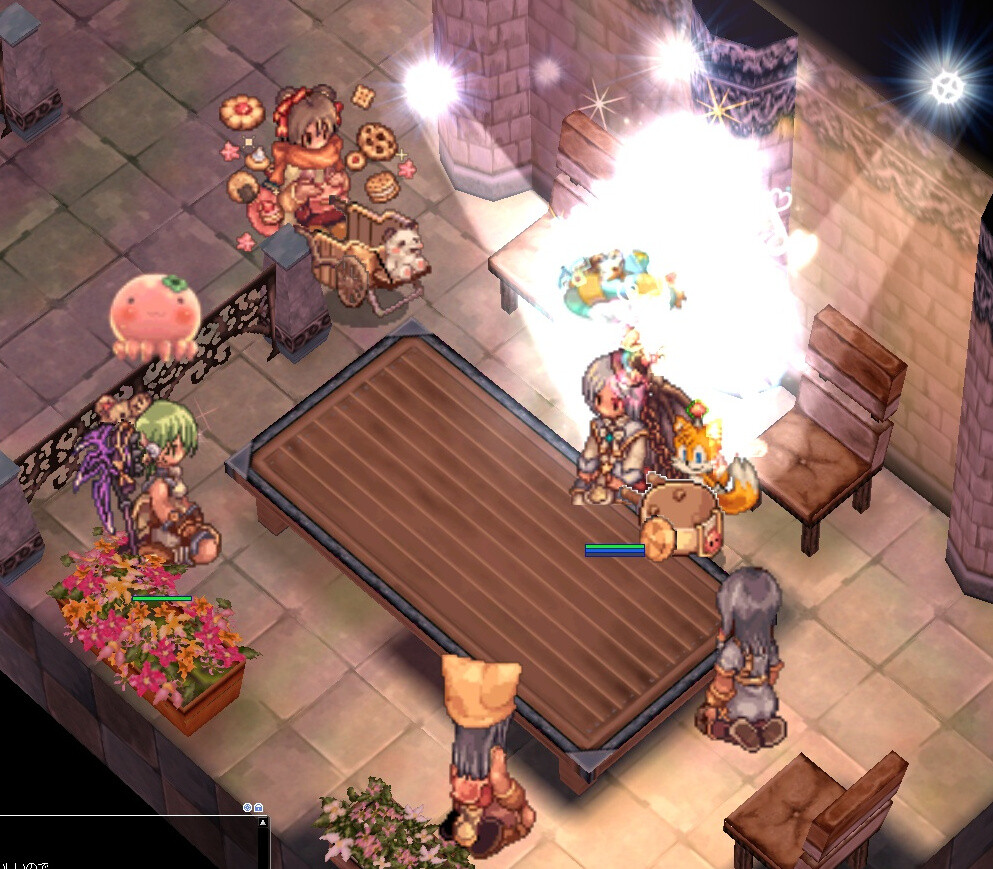Click the chat scrollbar up arrow
Image resolution: width=993 pixels, height=869 pixels.
(264, 823)
